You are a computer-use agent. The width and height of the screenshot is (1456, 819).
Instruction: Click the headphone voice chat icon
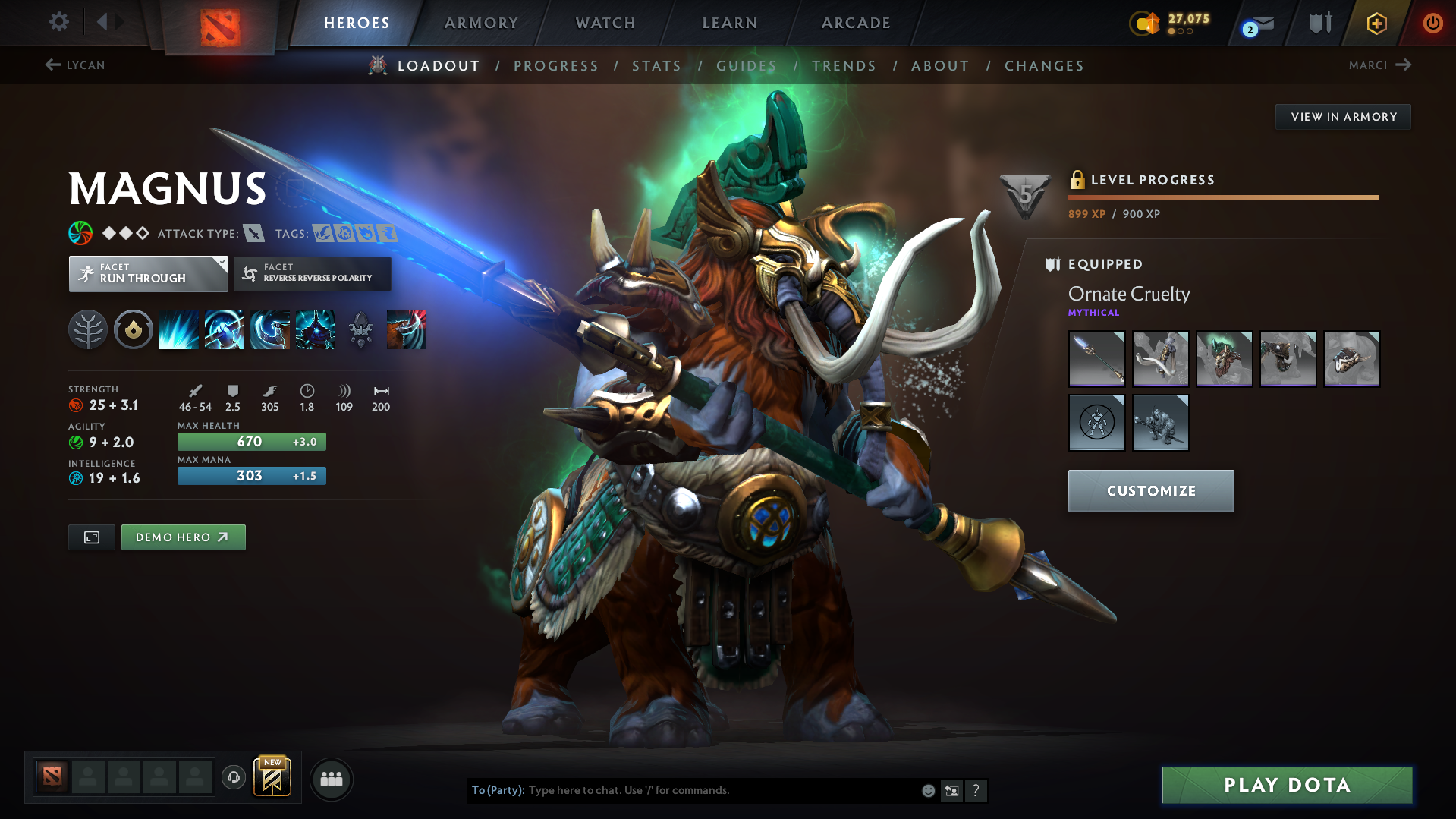pyautogui.click(x=233, y=778)
